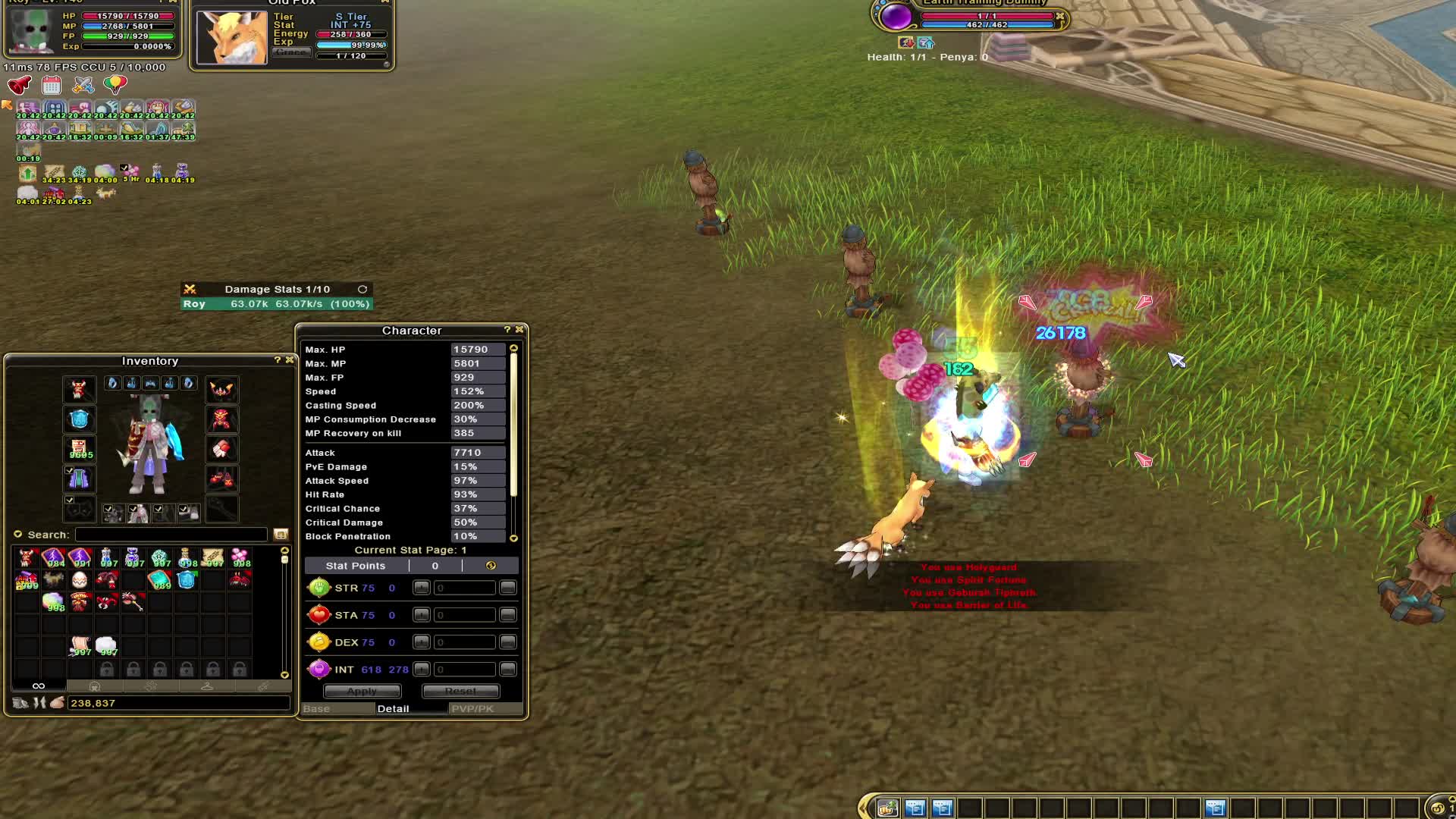
Task: Apply the allocated stat points
Action: (x=362, y=692)
